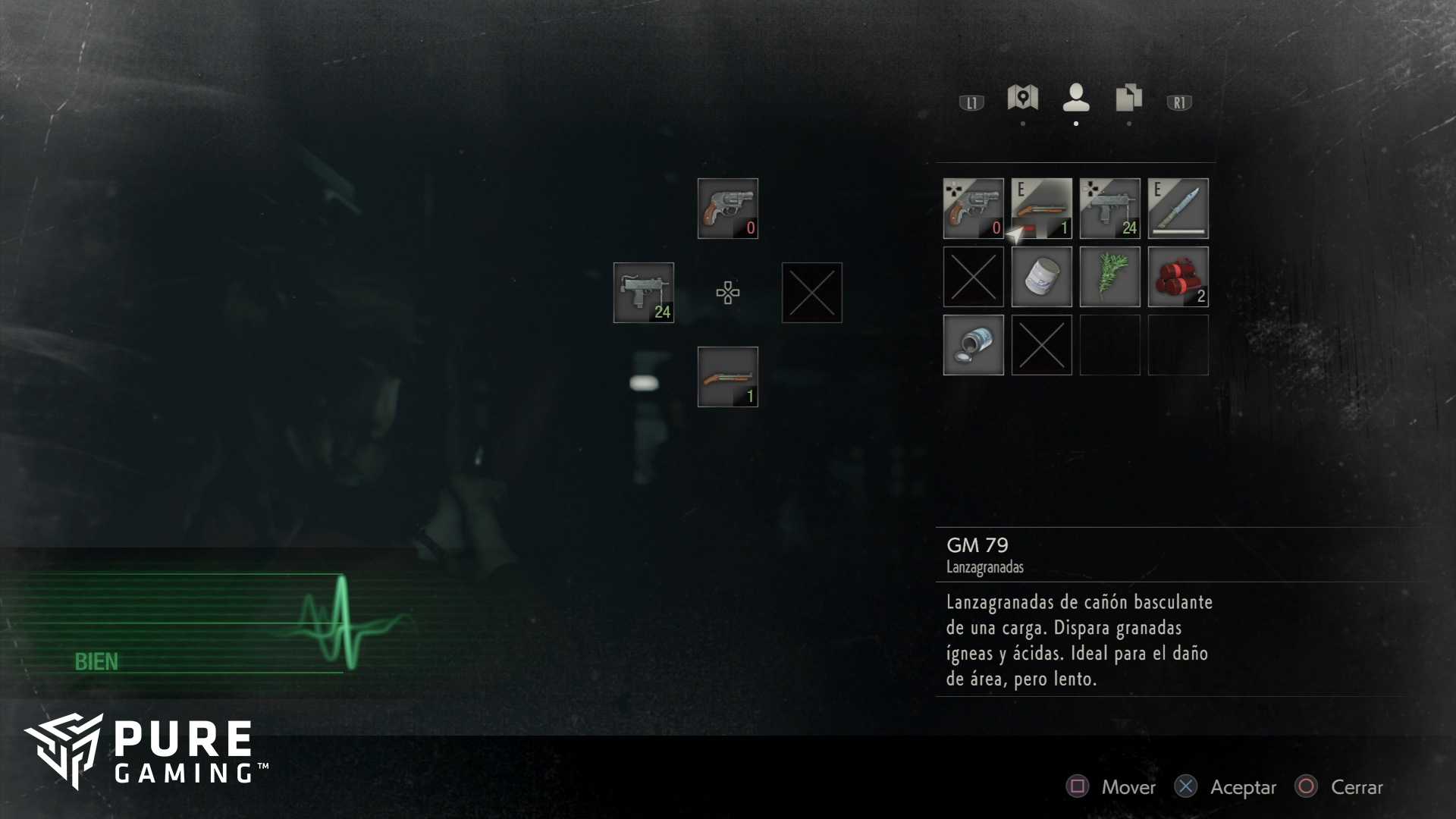
Task: Choose the red flame rounds slot
Action: pyautogui.click(x=1178, y=277)
